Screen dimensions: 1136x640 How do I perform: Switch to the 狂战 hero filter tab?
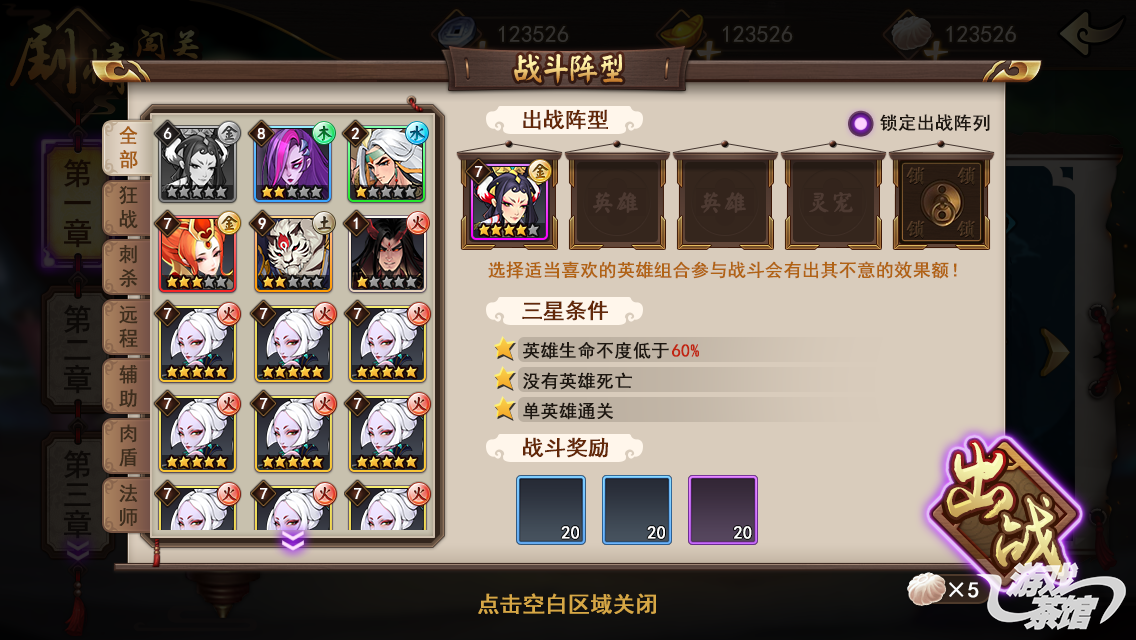point(128,207)
